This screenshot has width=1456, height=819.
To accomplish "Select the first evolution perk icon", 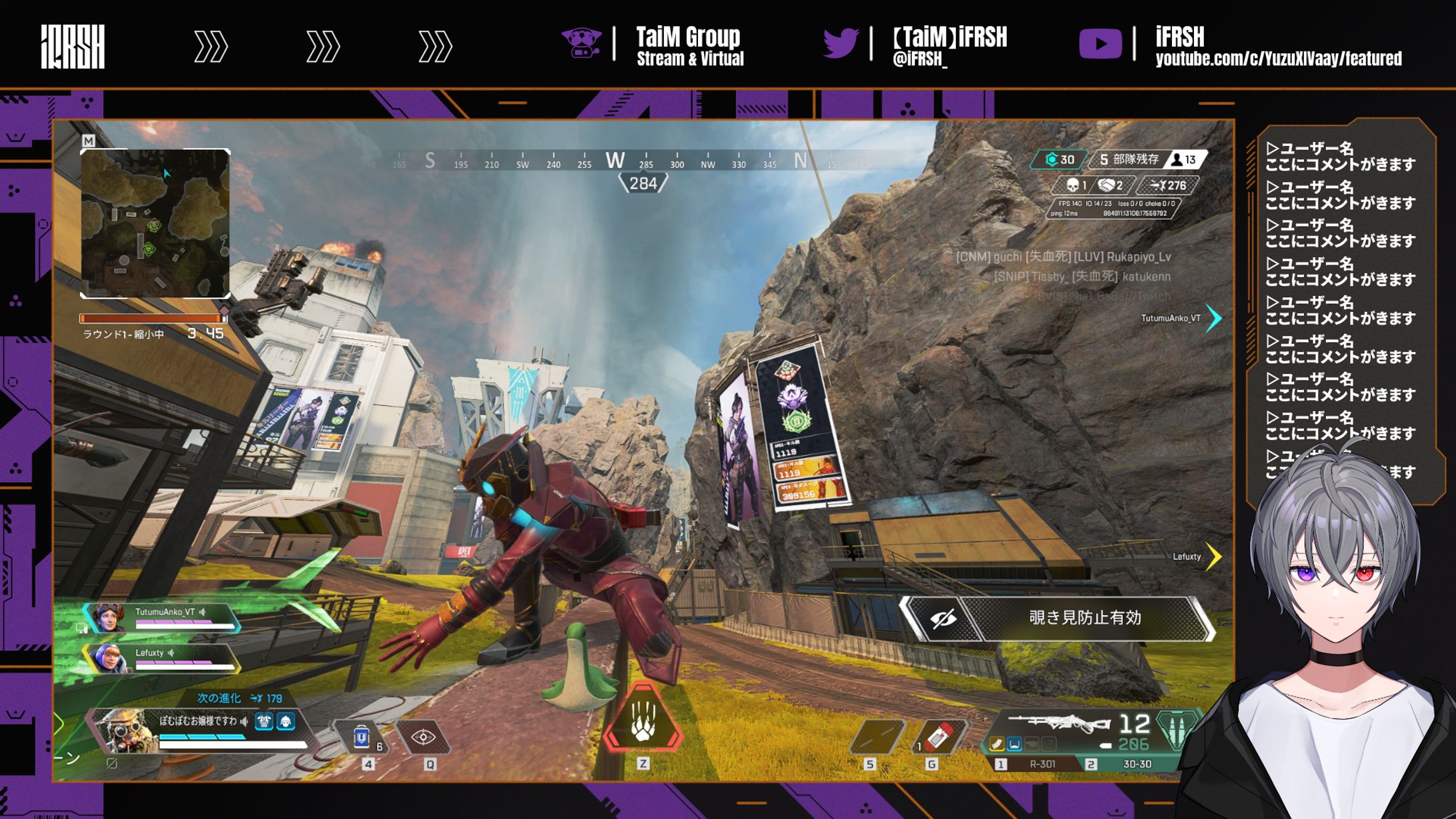I will (x=264, y=722).
